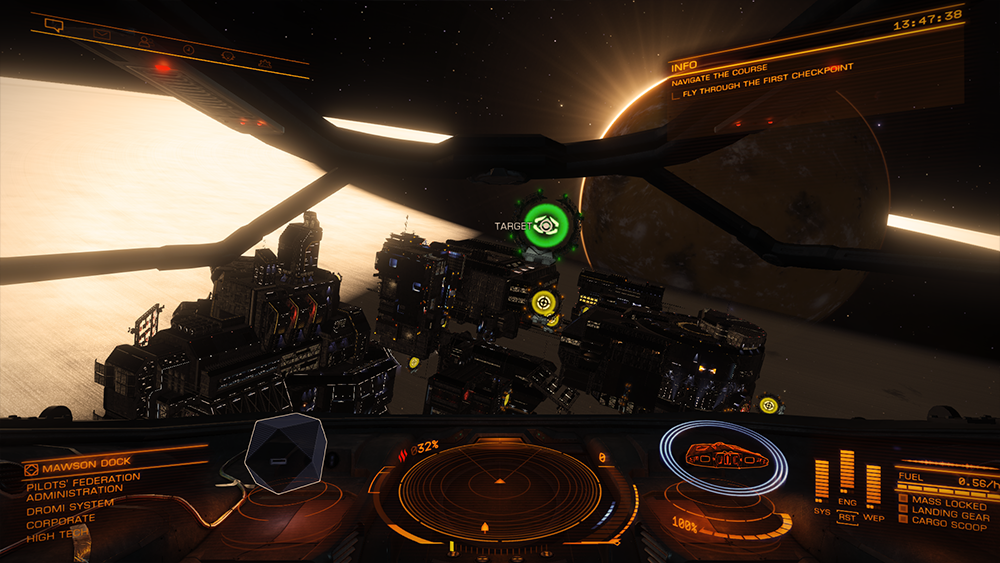Image resolution: width=1000 pixels, height=563 pixels.
Task: Open the inbox envelope icon
Action: point(101,33)
